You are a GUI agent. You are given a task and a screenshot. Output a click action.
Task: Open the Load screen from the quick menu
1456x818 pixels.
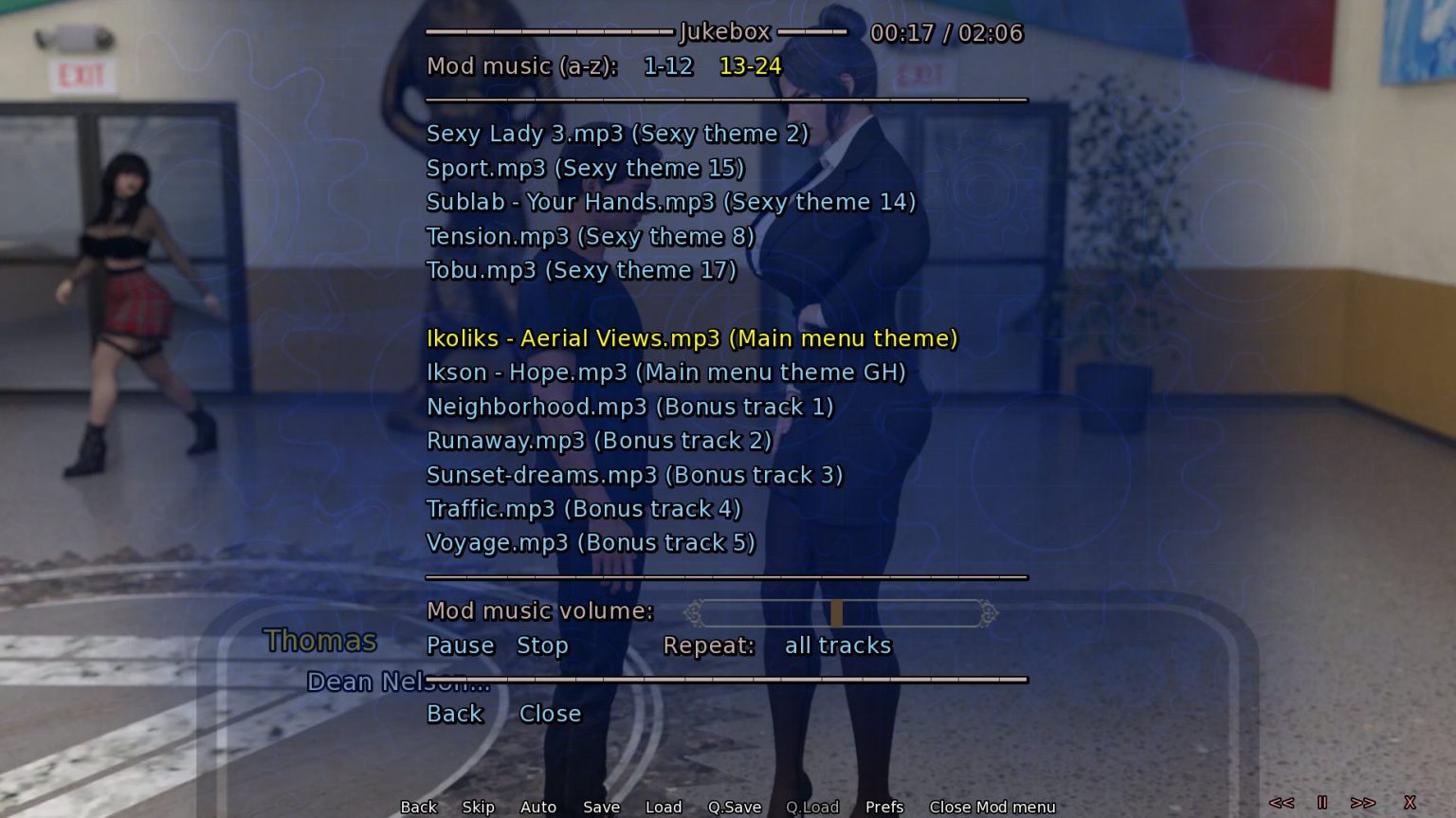point(664,807)
